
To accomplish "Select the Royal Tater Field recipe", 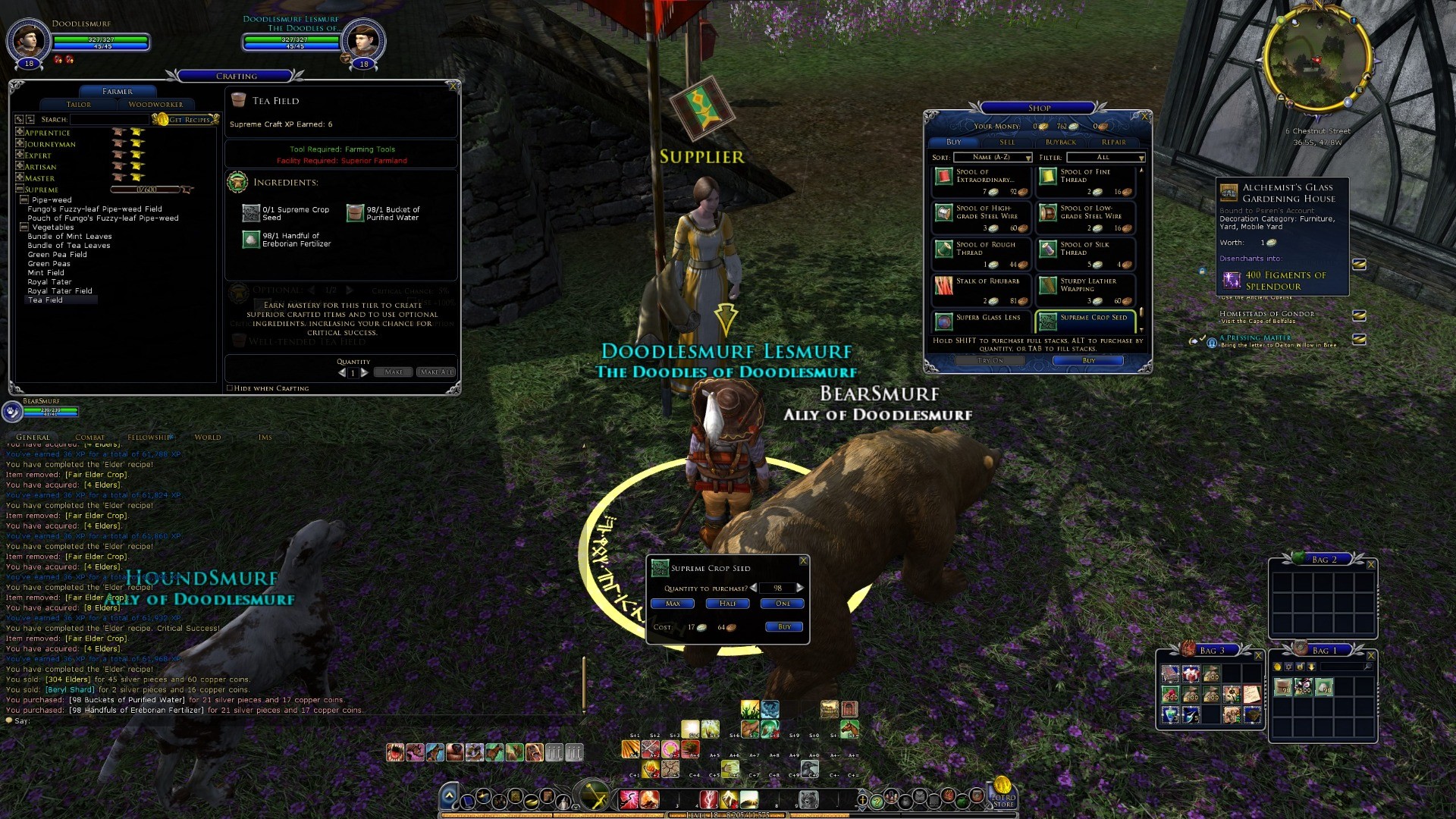I will click(60, 291).
